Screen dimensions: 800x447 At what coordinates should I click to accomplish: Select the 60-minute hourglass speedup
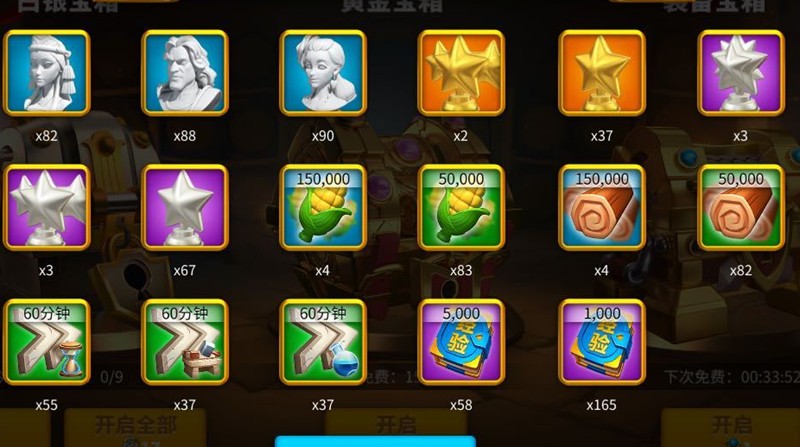[47, 342]
